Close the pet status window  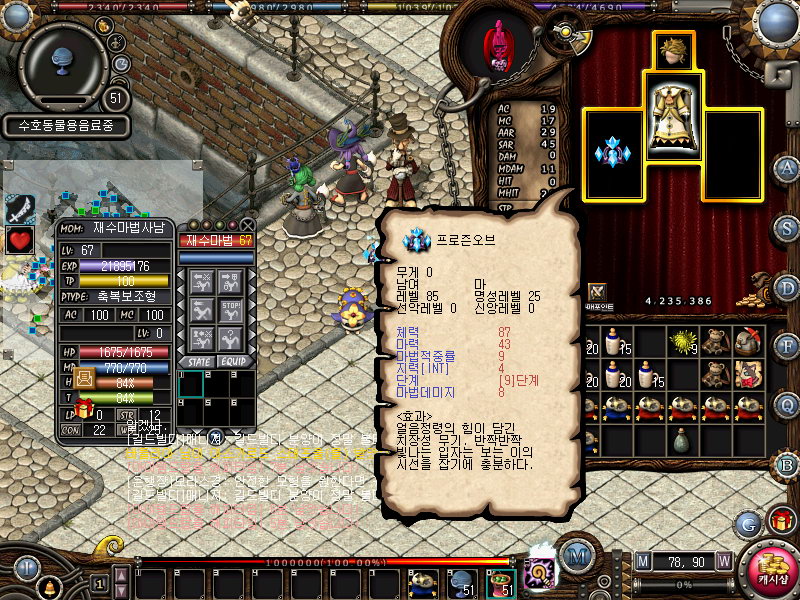tap(247, 225)
